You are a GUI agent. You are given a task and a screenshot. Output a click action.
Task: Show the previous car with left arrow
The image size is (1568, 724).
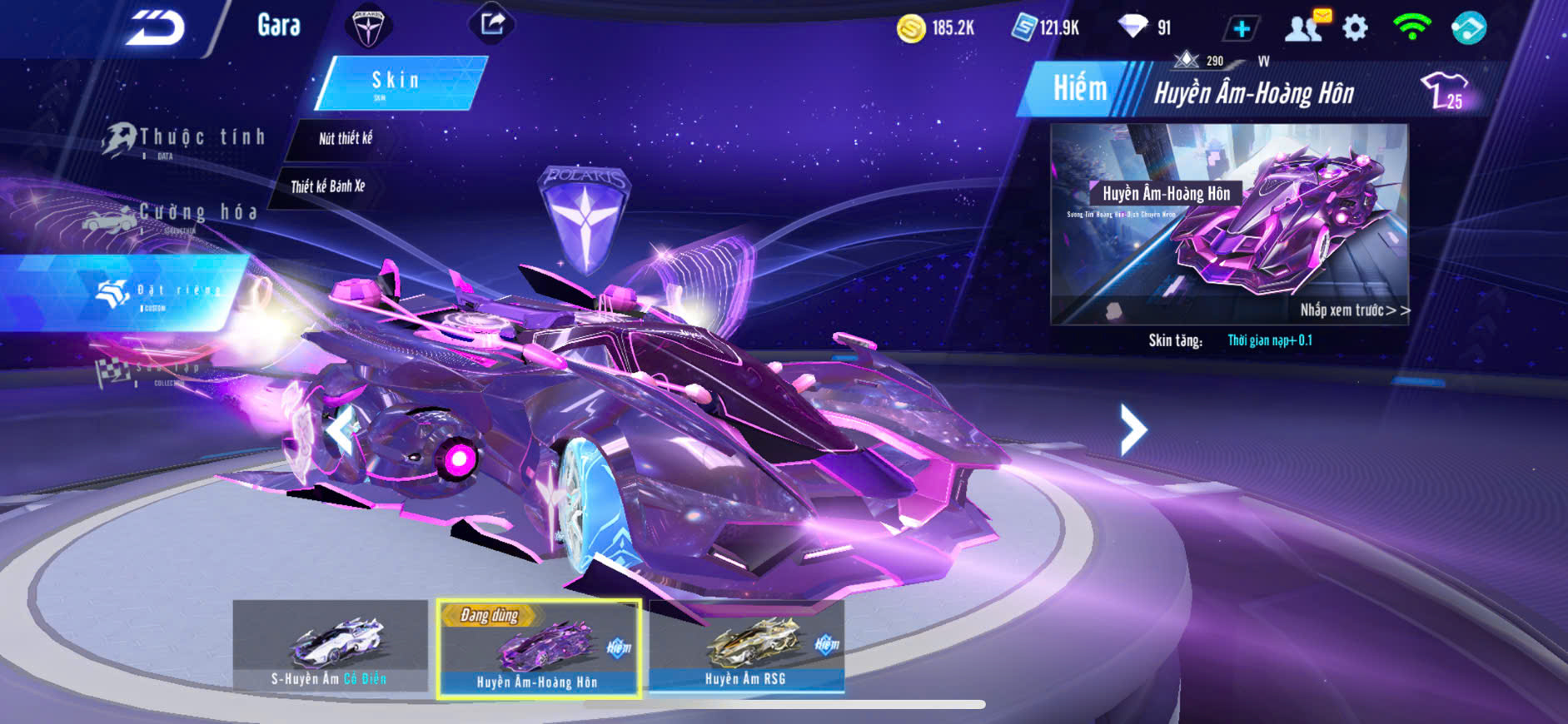pyautogui.click(x=341, y=430)
